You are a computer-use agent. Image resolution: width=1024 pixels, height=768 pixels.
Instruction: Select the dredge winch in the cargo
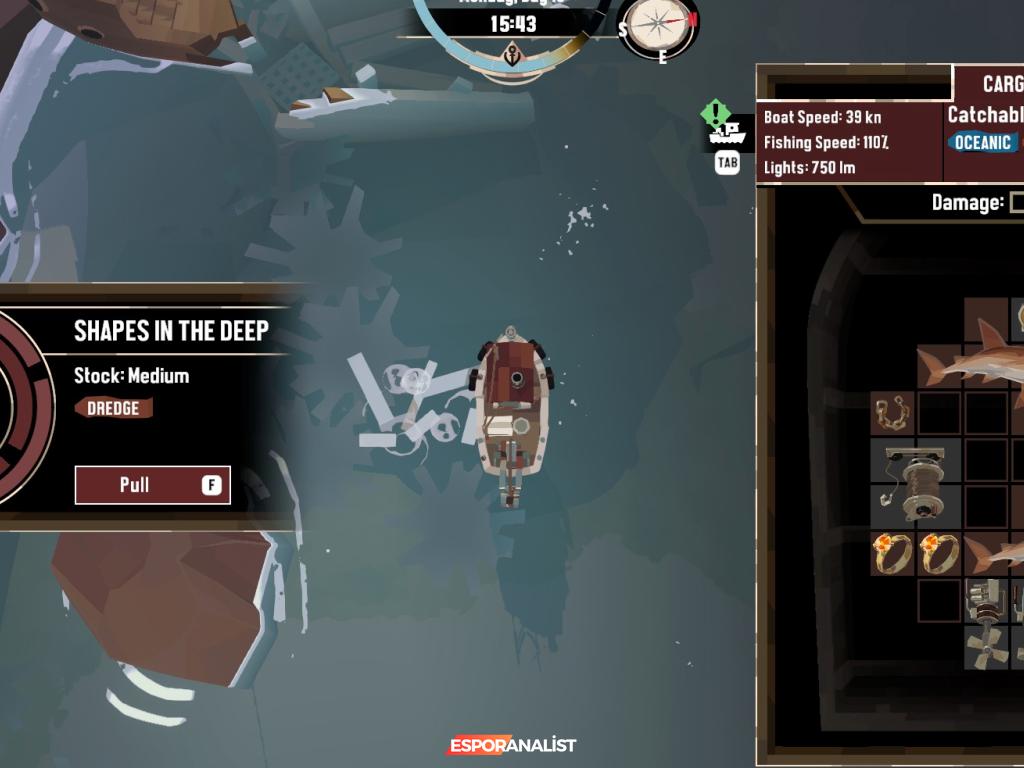click(916, 485)
